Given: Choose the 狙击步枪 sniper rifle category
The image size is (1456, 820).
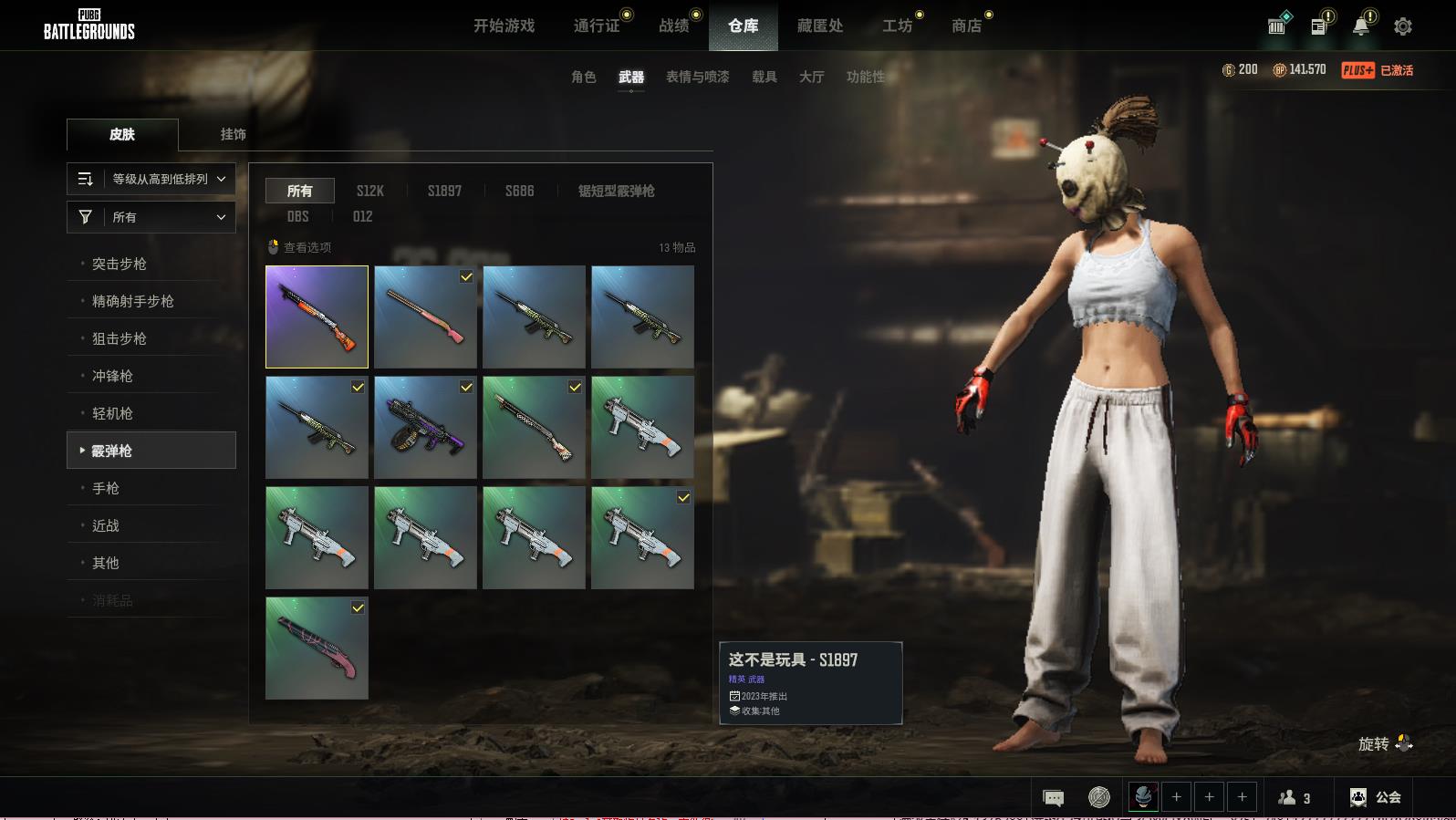Looking at the screenshot, I should click(120, 338).
